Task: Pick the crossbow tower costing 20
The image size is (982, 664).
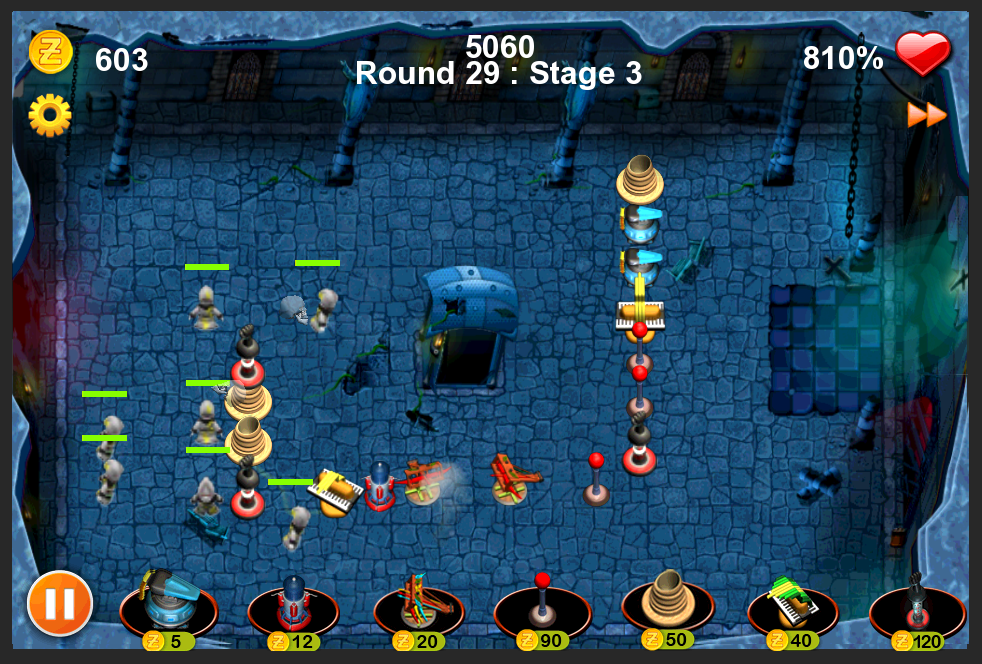Action: tap(418, 603)
